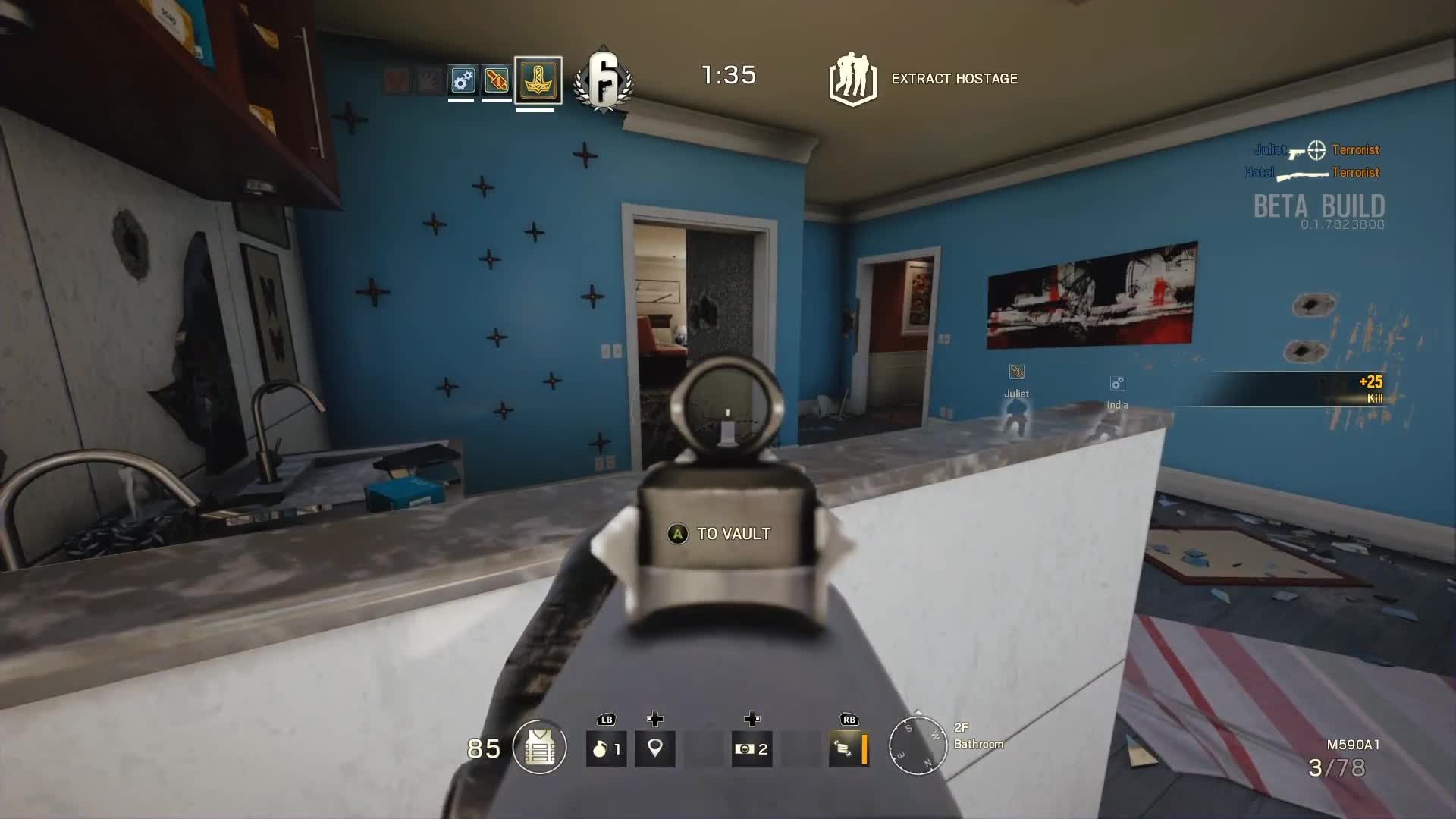Click the breach charge icon in the loadout bar
Screen dimensions: 1456x819
pos(497,78)
